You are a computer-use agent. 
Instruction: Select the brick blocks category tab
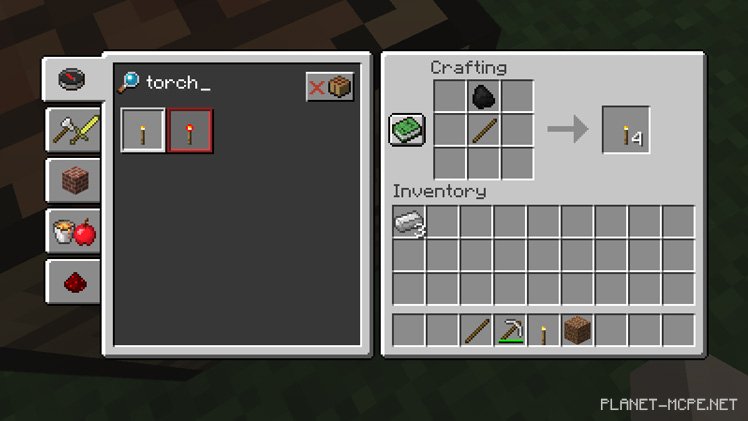point(74,181)
